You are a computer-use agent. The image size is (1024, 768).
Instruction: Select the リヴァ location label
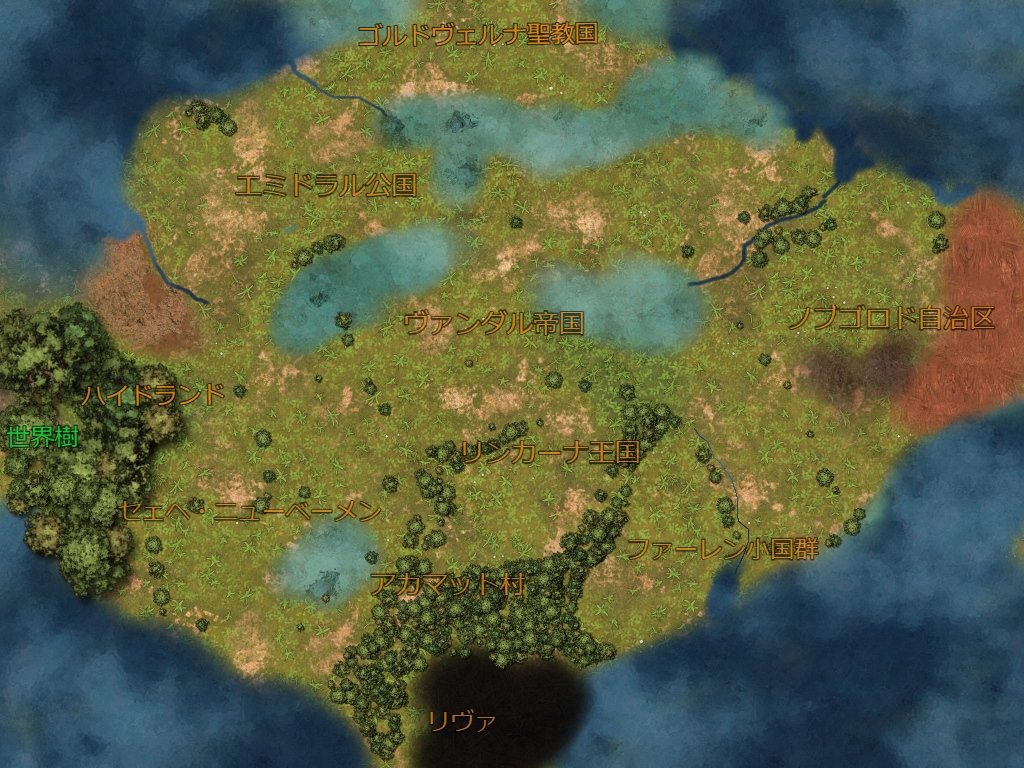(x=461, y=721)
